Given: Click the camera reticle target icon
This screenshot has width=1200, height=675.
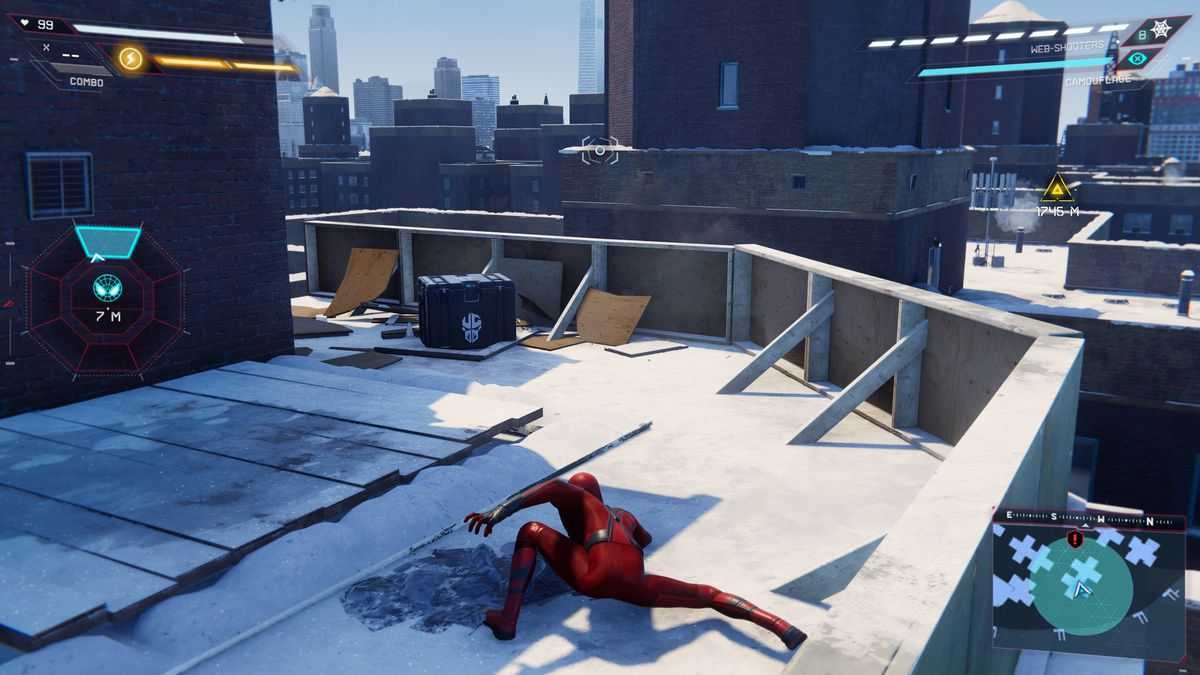Looking at the screenshot, I should pyautogui.click(x=599, y=151).
